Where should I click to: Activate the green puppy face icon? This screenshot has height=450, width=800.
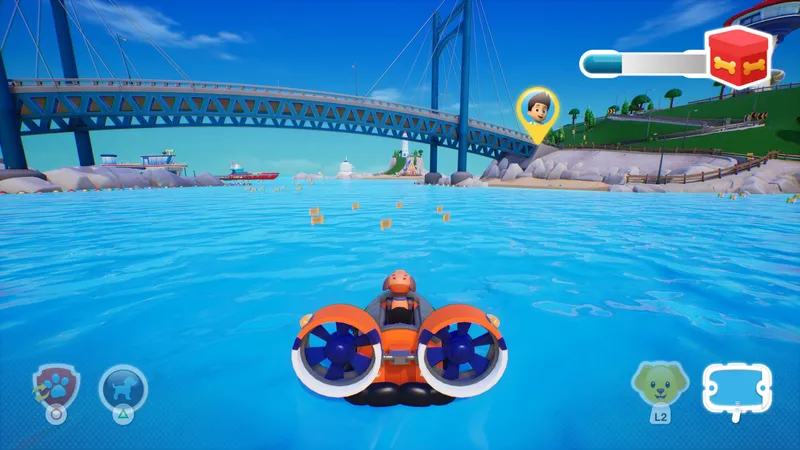point(659,385)
